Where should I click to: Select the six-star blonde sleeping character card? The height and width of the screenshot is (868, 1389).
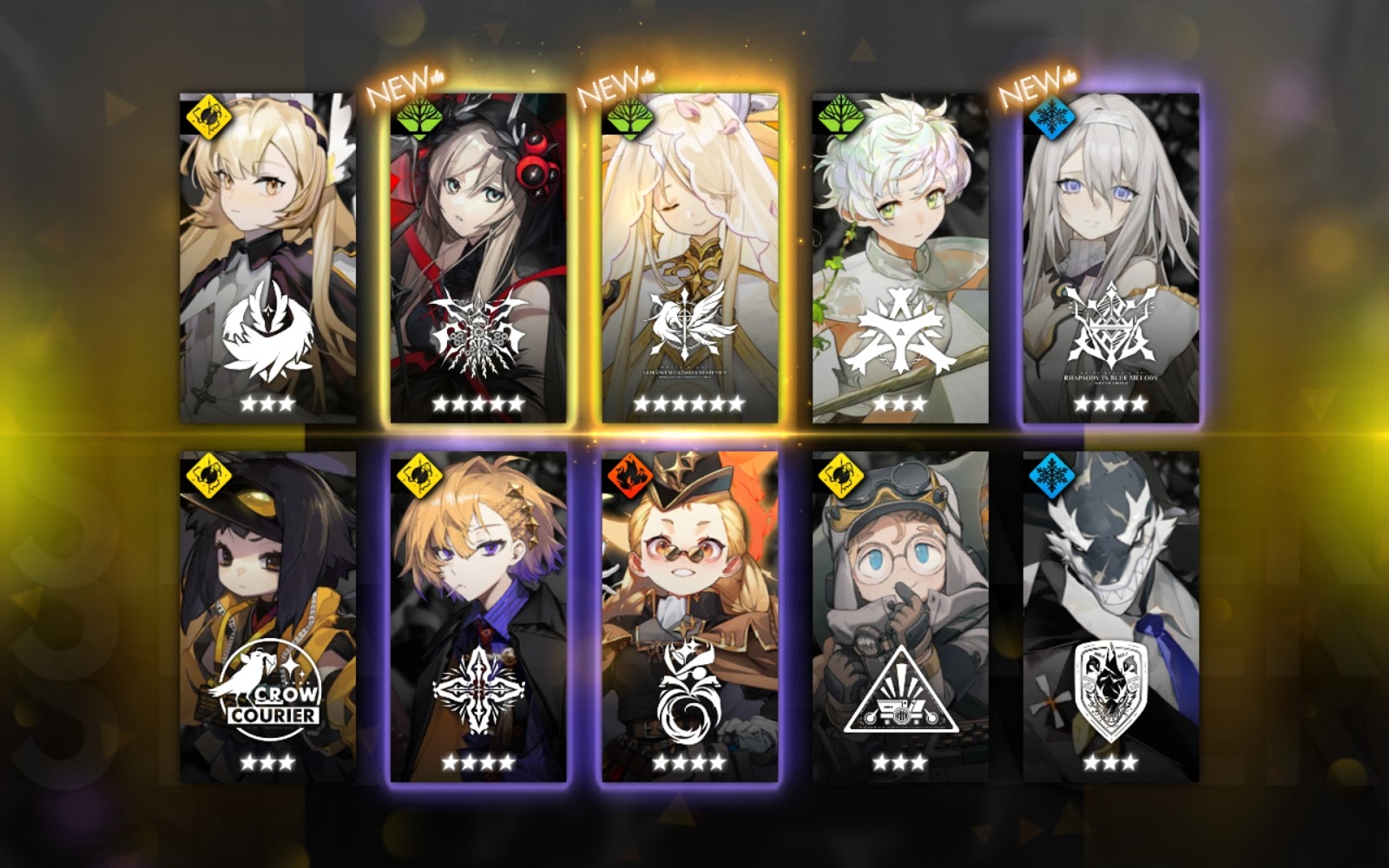point(689,258)
